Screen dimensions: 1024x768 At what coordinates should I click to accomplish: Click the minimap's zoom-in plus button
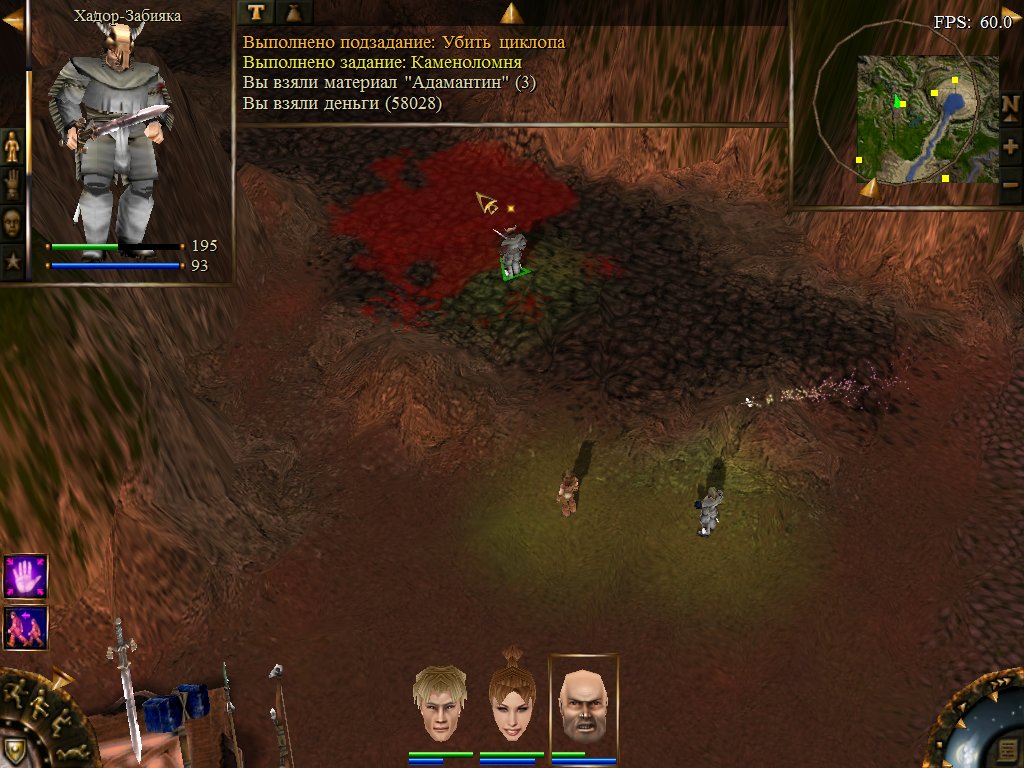tap(1010, 147)
